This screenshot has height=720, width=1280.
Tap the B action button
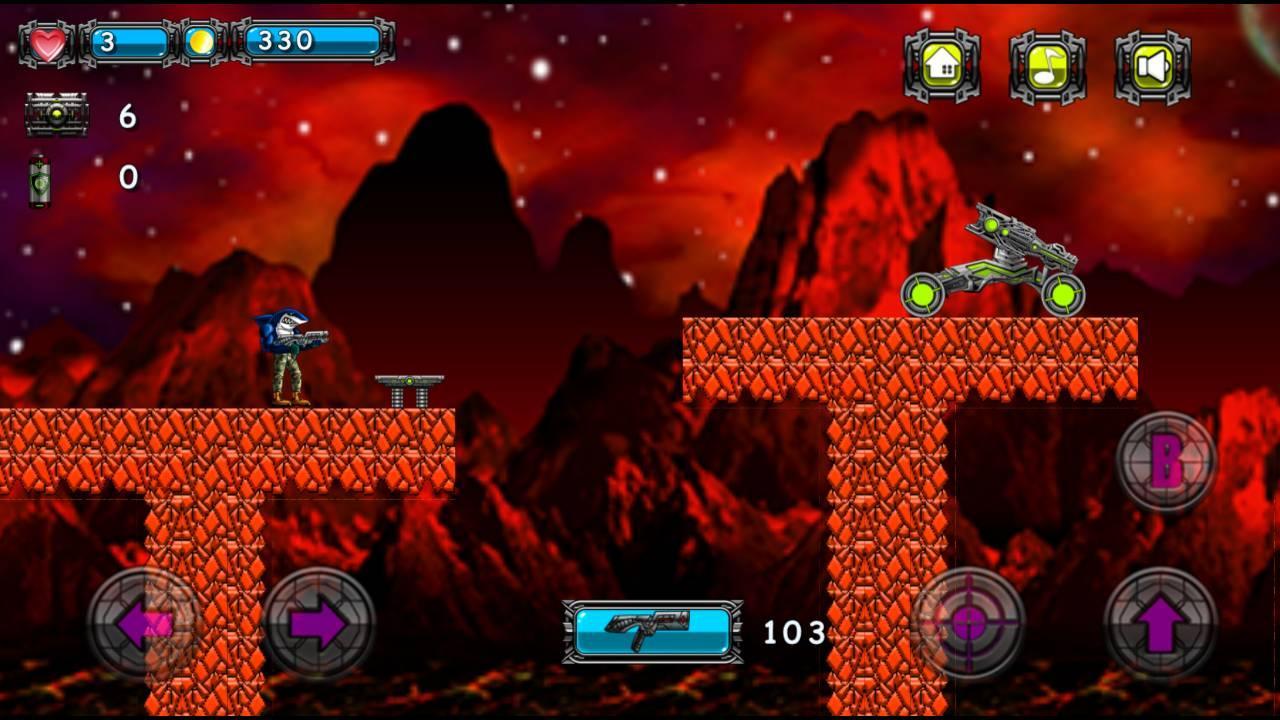coord(1166,462)
